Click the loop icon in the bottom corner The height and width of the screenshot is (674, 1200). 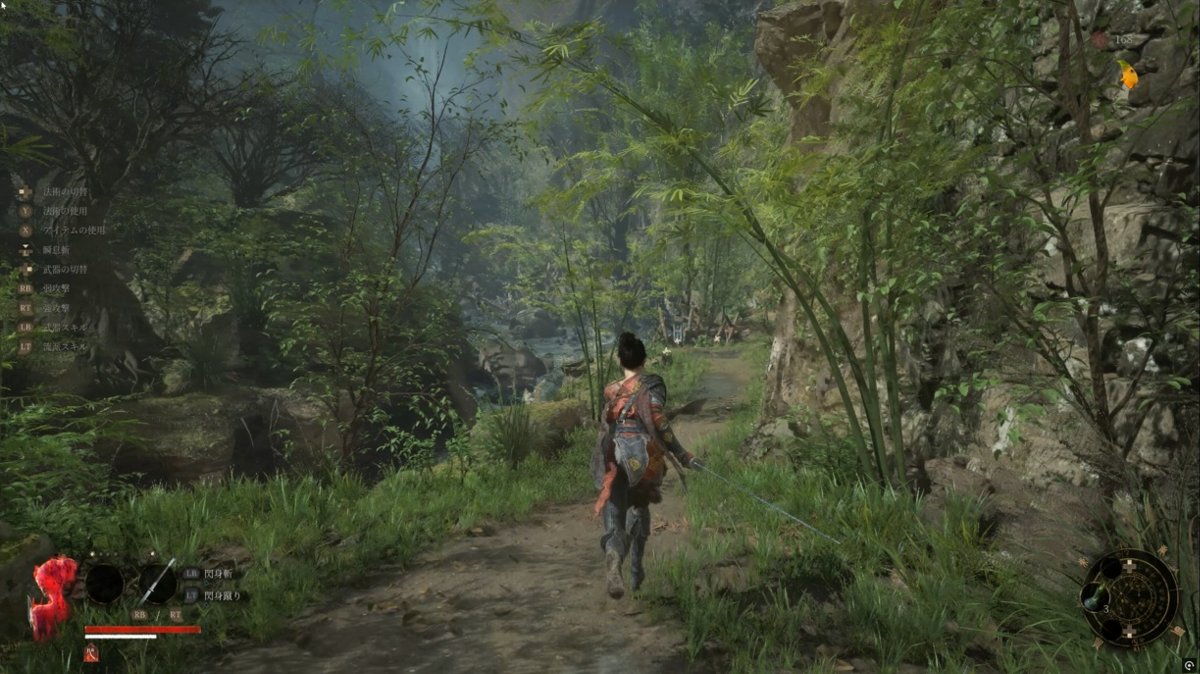1189,665
